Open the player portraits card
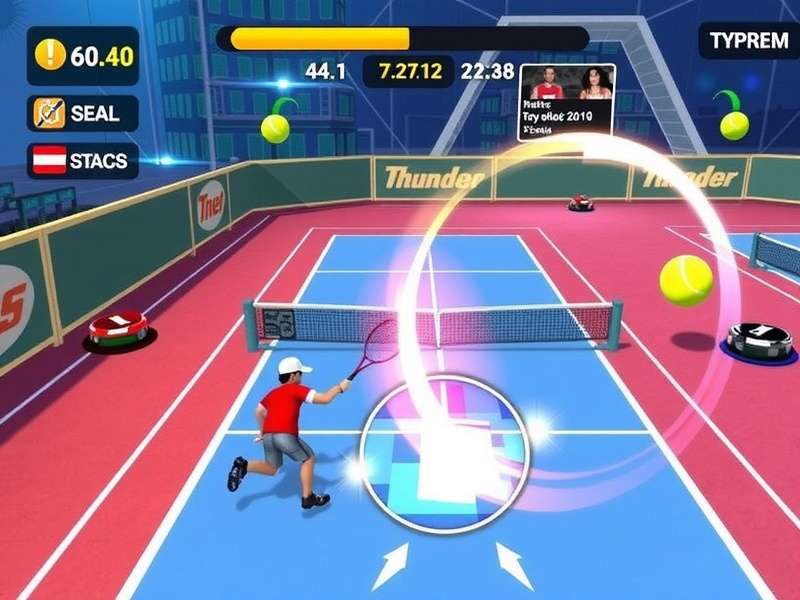The image size is (800, 600). click(x=566, y=103)
